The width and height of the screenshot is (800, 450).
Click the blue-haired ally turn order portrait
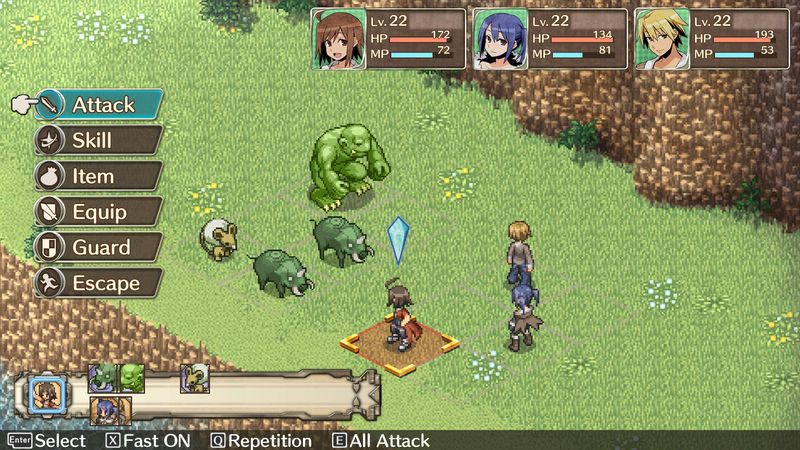(105, 410)
